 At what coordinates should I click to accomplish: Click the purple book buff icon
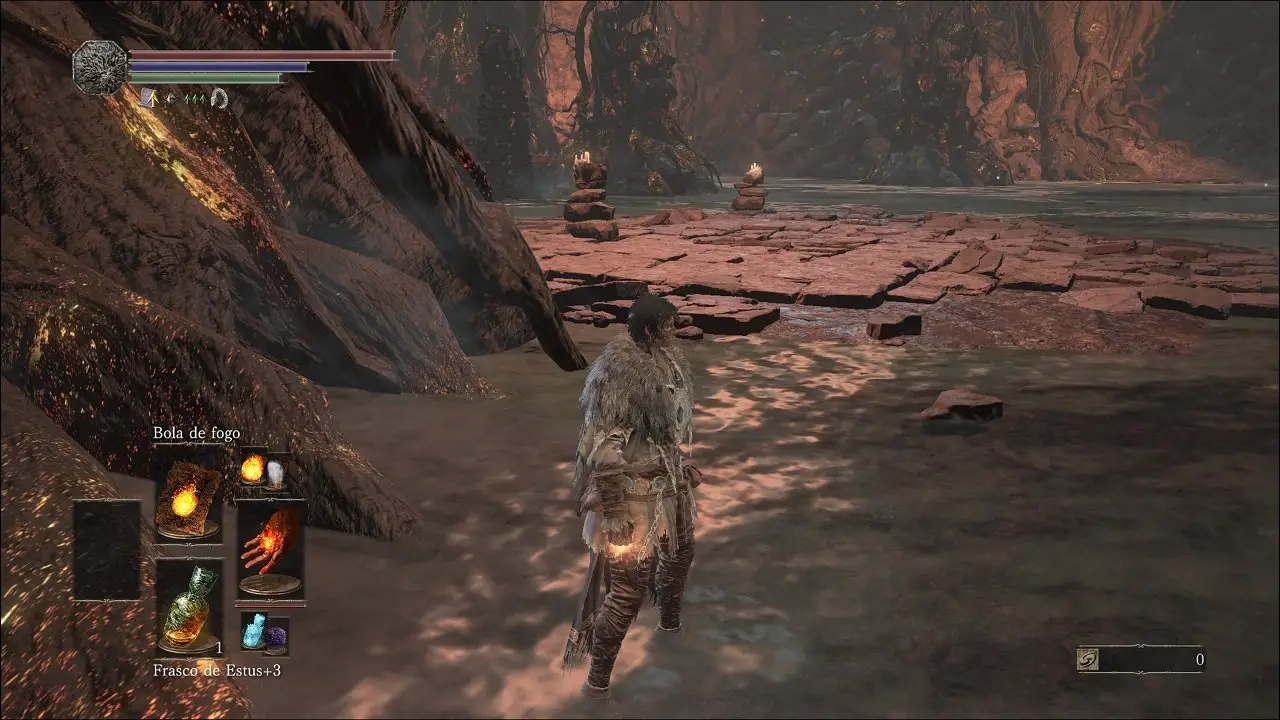(148, 97)
